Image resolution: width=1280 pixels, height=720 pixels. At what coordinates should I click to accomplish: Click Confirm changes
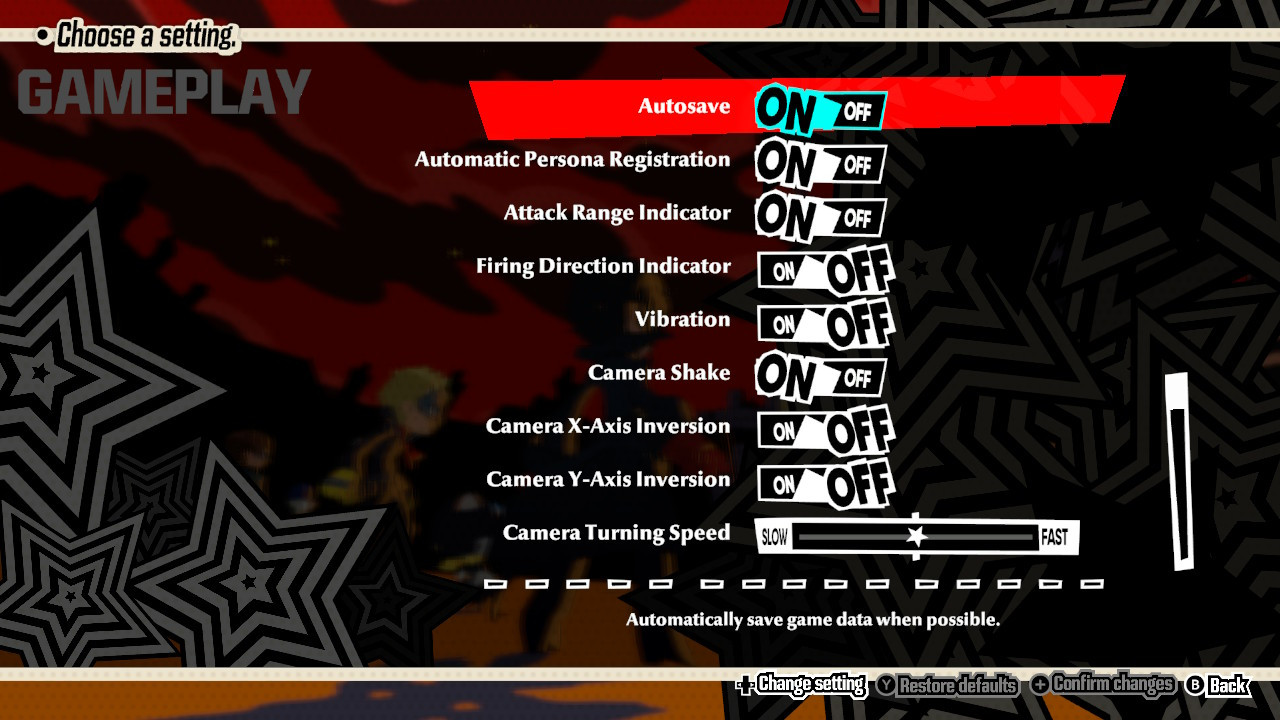click(x=1116, y=687)
